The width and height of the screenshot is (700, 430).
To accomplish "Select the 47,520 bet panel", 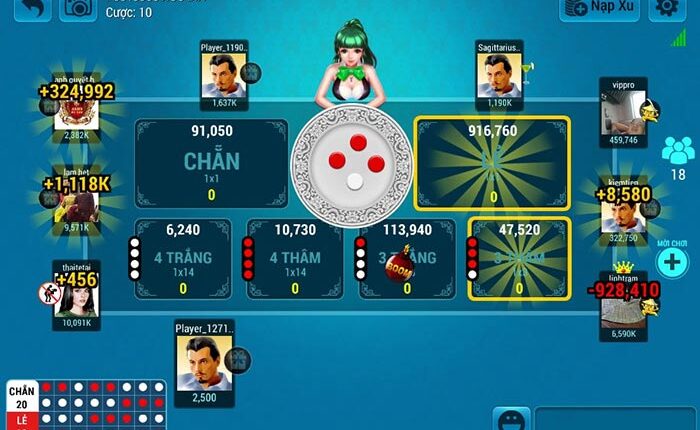I will pos(519,260).
